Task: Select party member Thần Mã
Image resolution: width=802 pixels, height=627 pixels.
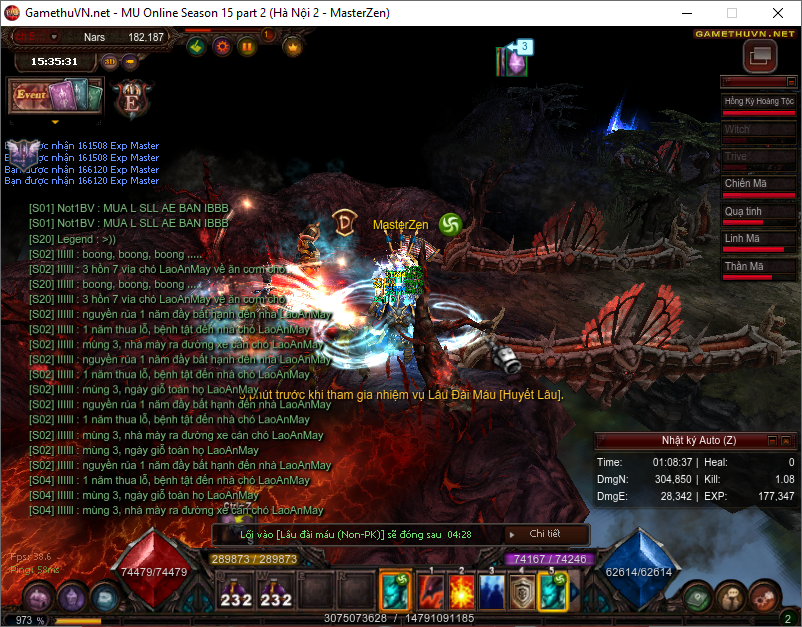Action: tap(758, 267)
